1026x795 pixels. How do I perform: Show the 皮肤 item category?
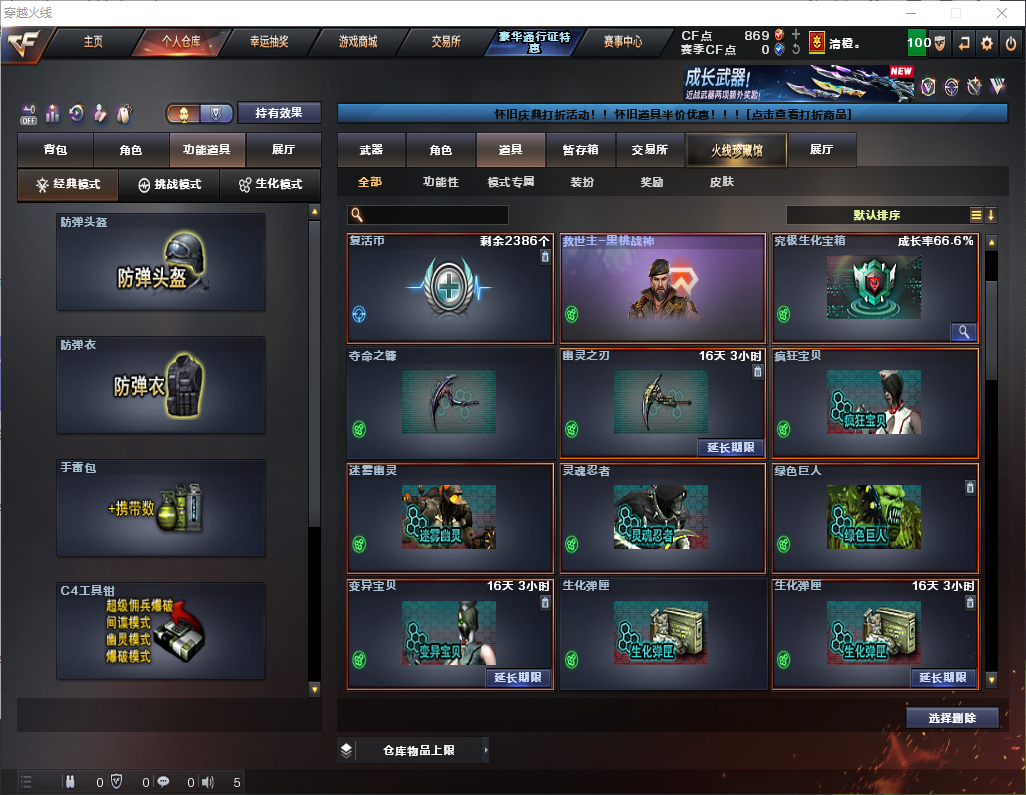721,182
